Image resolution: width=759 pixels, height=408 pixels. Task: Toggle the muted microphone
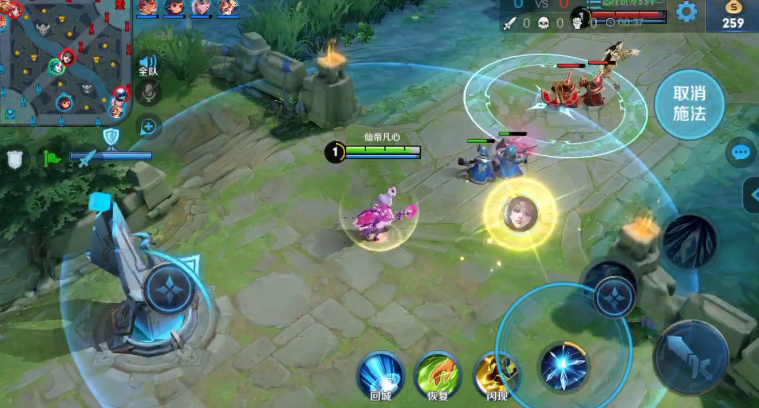pyautogui.click(x=148, y=94)
